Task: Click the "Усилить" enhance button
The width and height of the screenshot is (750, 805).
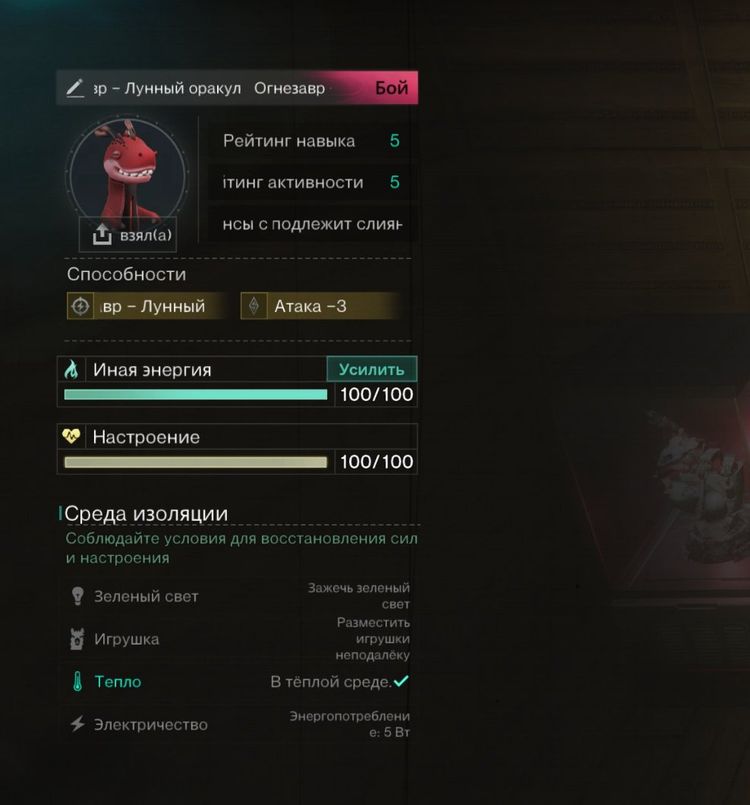Action: pyautogui.click(x=371, y=369)
